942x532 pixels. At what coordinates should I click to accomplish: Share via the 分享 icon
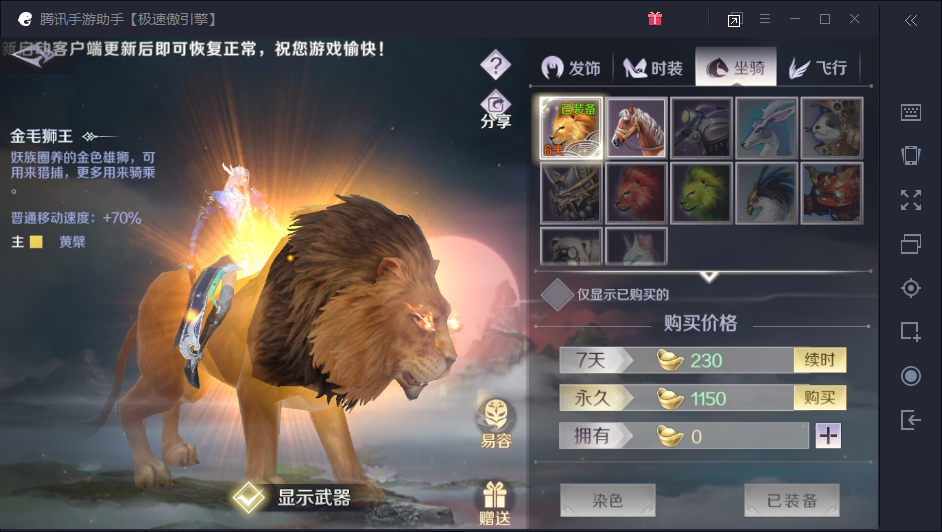tap(495, 108)
